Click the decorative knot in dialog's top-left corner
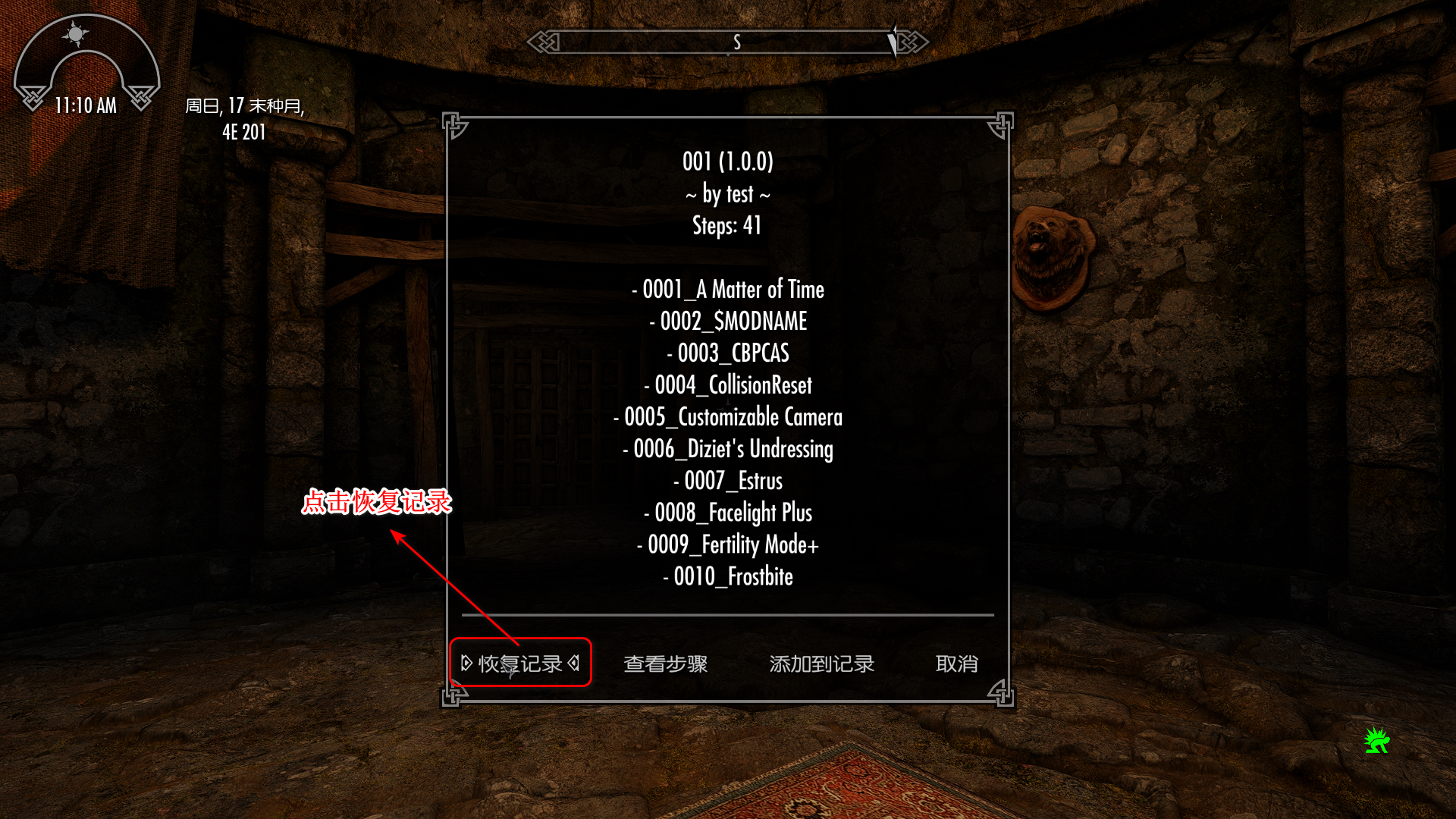The width and height of the screenshot is (1456, 819). (x=455, y=123)
